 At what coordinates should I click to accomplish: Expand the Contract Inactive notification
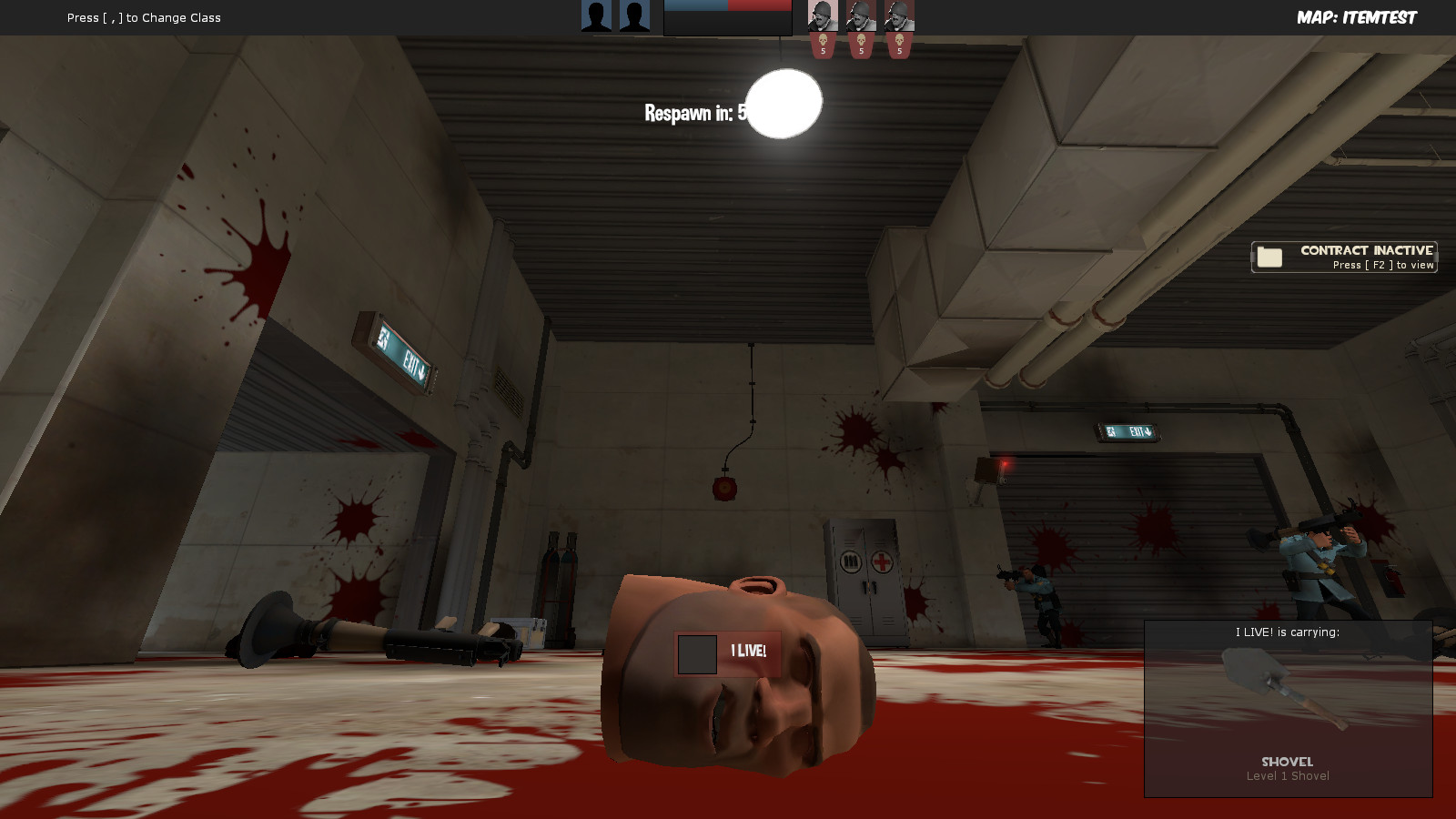tap(1345, 257)
